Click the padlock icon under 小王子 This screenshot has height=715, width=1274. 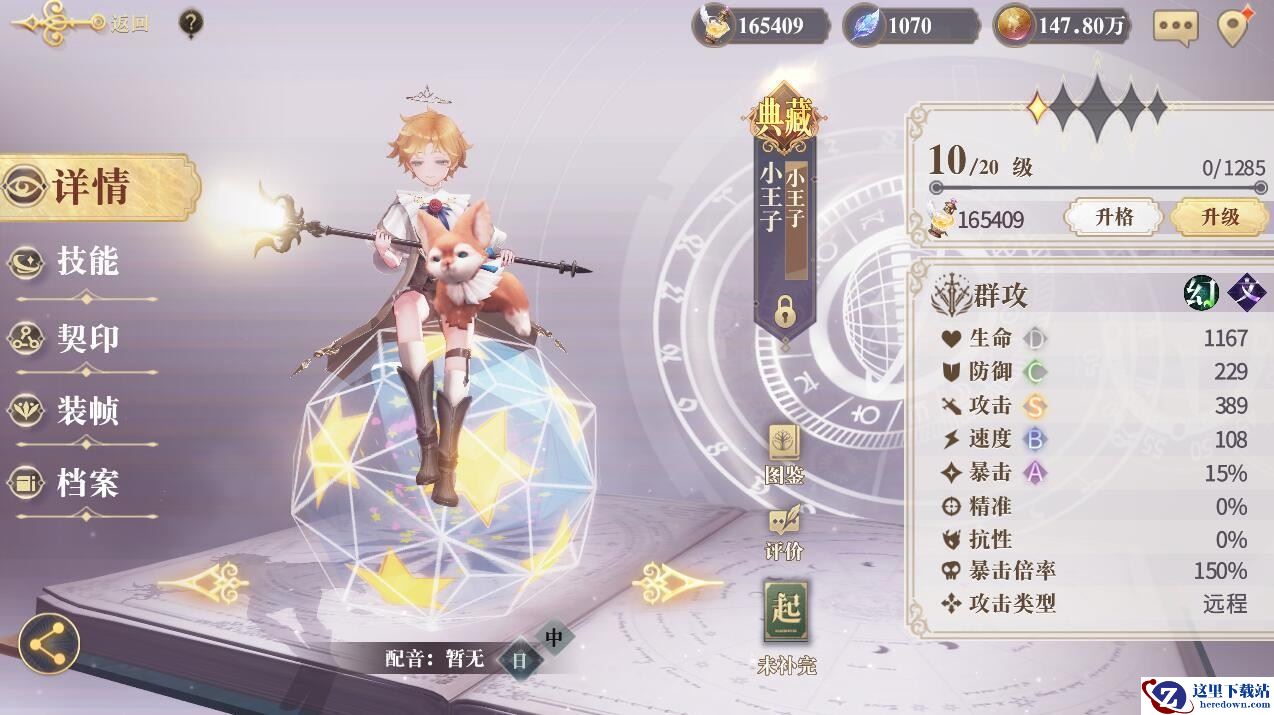785,313
